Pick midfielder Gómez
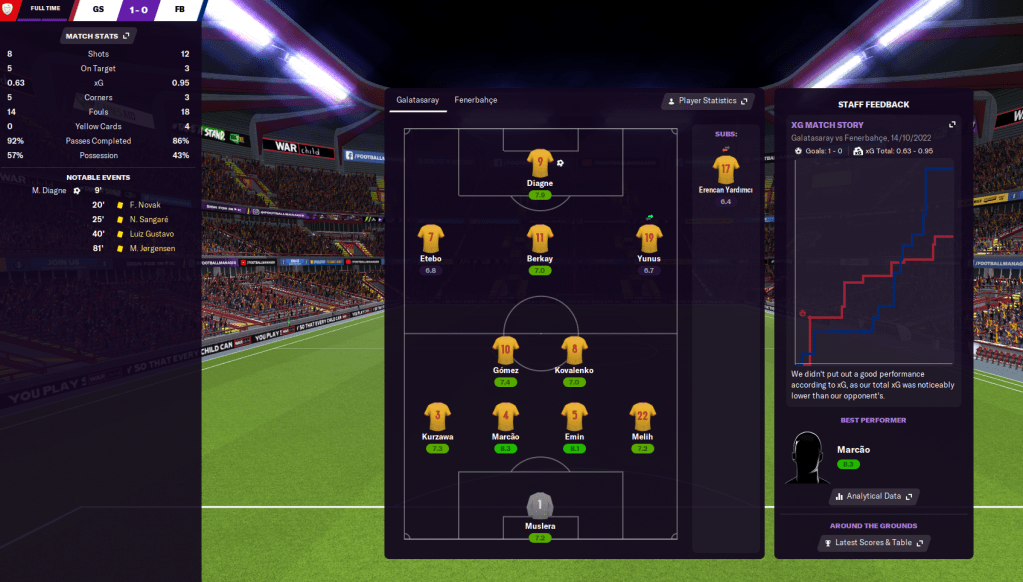Viewport: 1023px width, 582px height. pyautogui.click(x=505, y=350)
